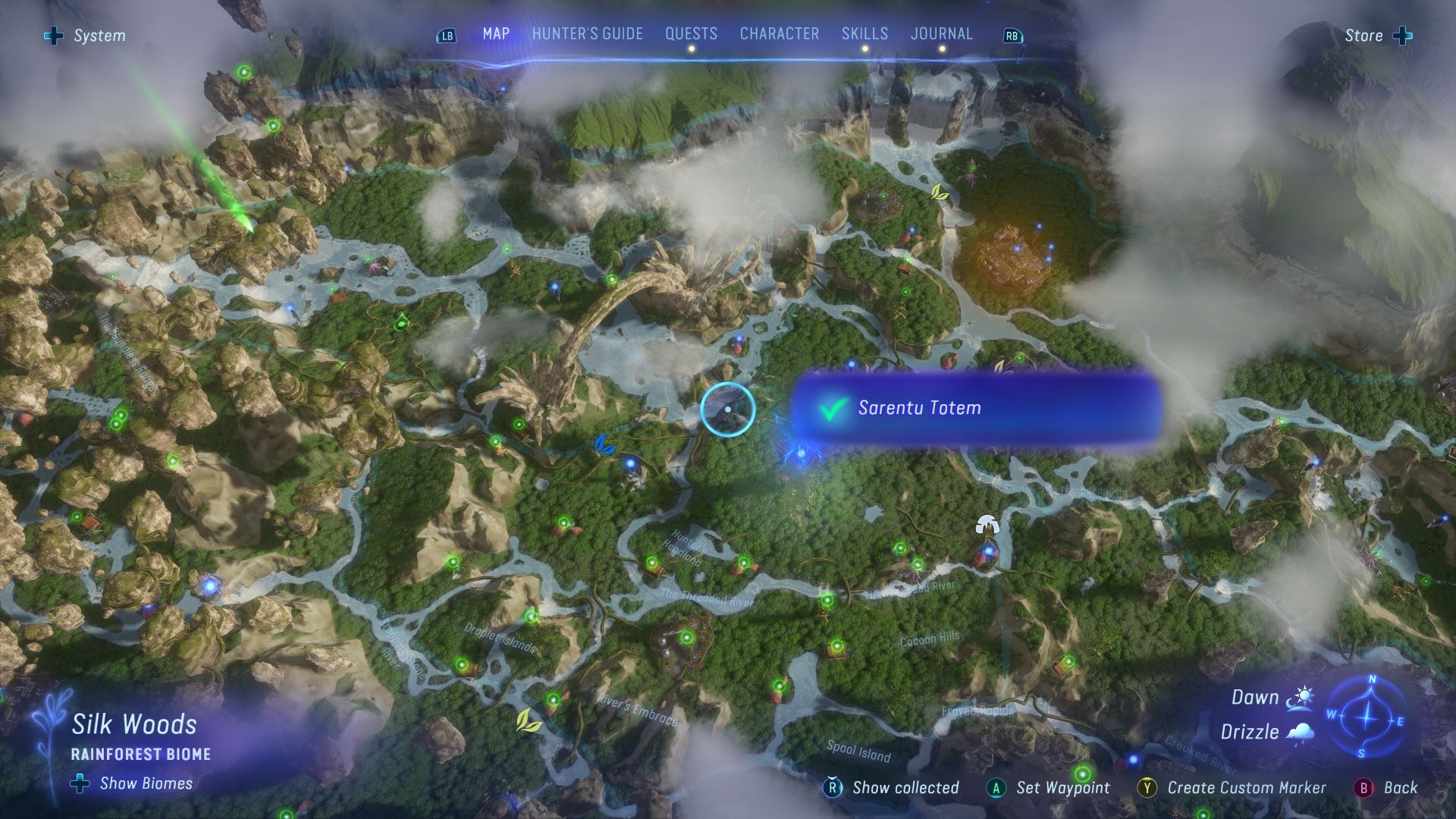Image resolution: width=1456 pixels, height=819 pixels.
Task: Click the circled totem marker on the map
Action: [x=726, y=409]
